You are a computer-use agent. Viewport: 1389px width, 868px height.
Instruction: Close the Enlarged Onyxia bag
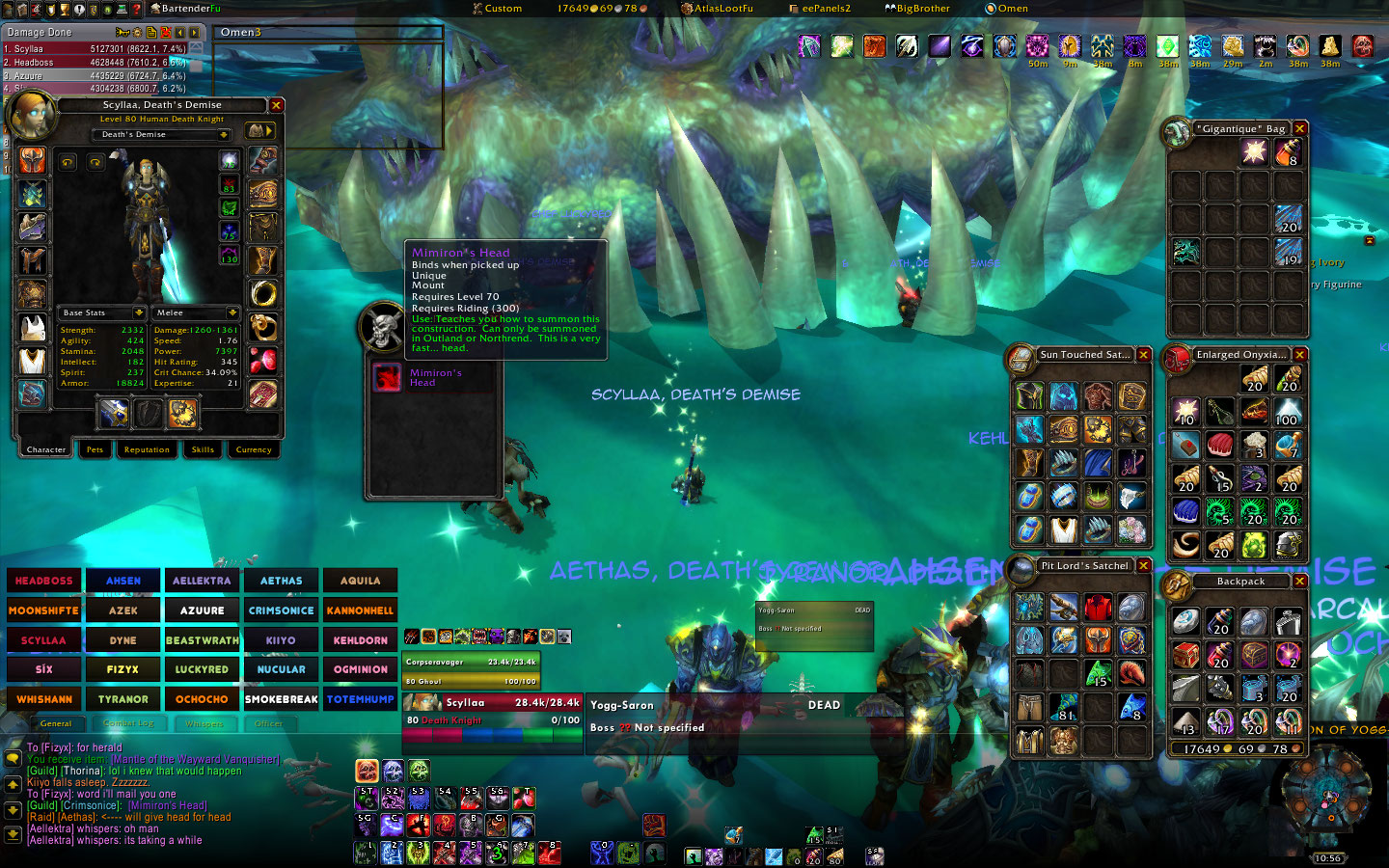pyautogui.click(x=1299, y=355)
